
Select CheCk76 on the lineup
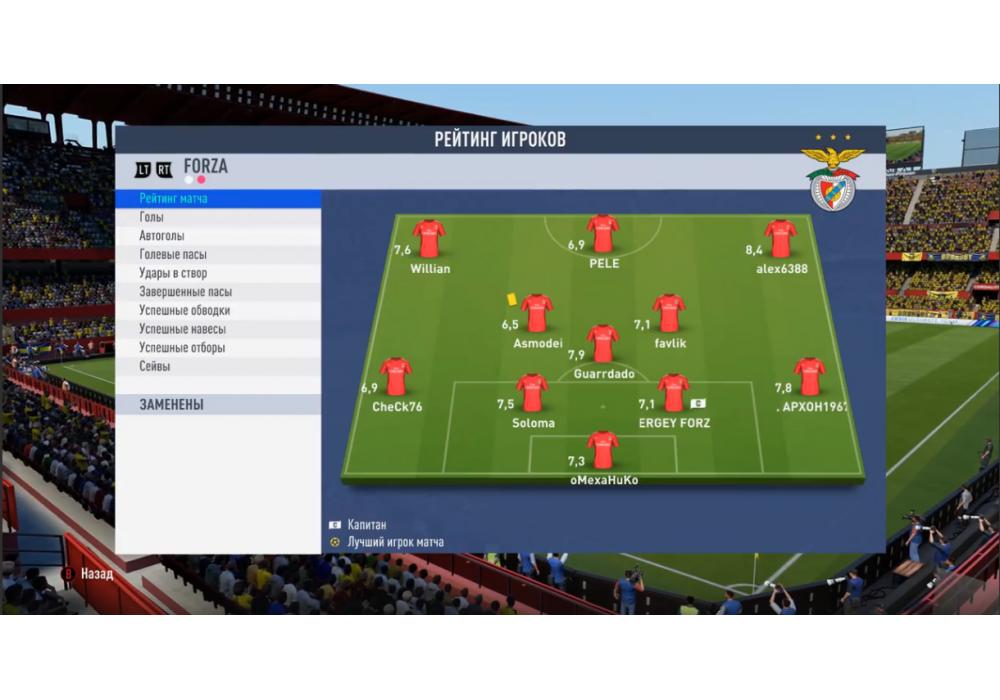click(395, 377)
